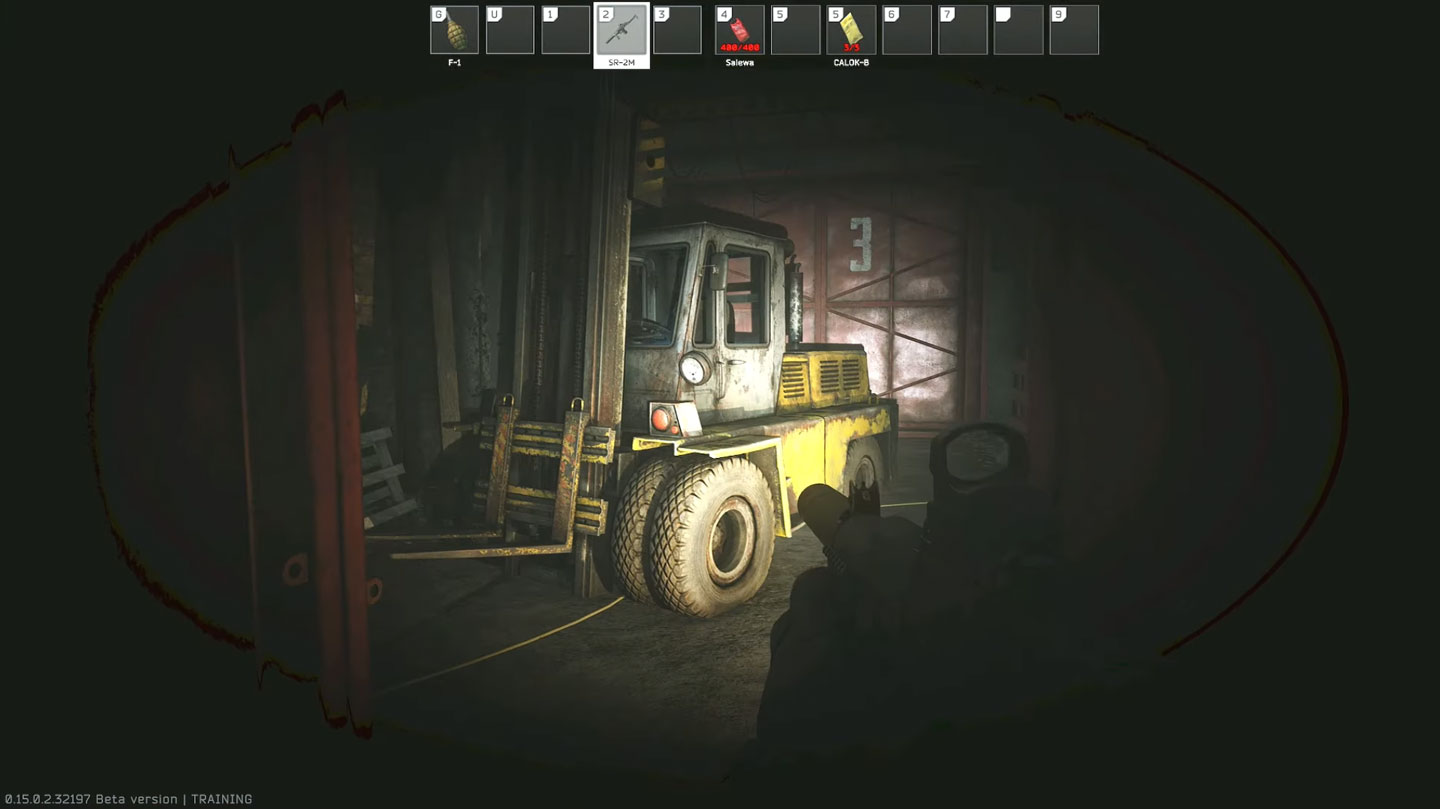Select the F-1 grenade slot
This screenshot has width=1440, height=809.
[454, 30]
